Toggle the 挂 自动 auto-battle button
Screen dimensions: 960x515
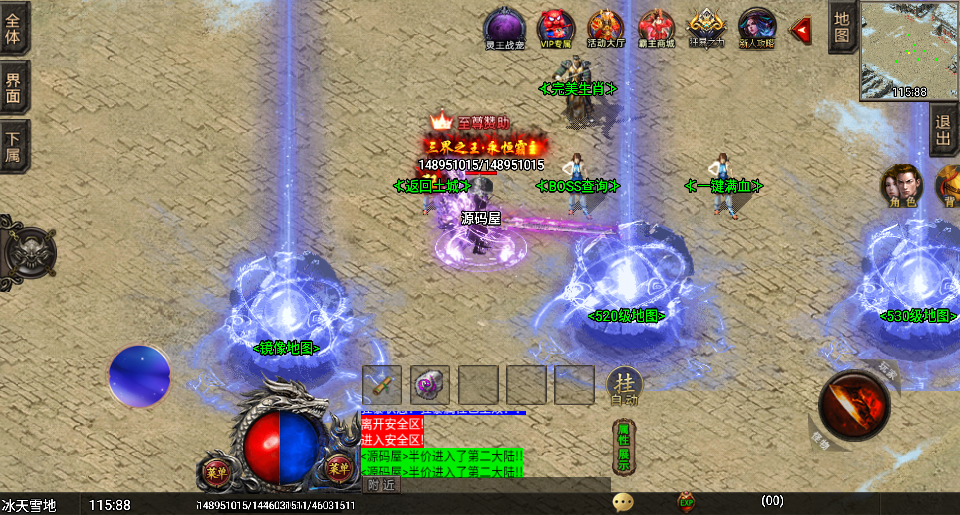tap(624, 386)
